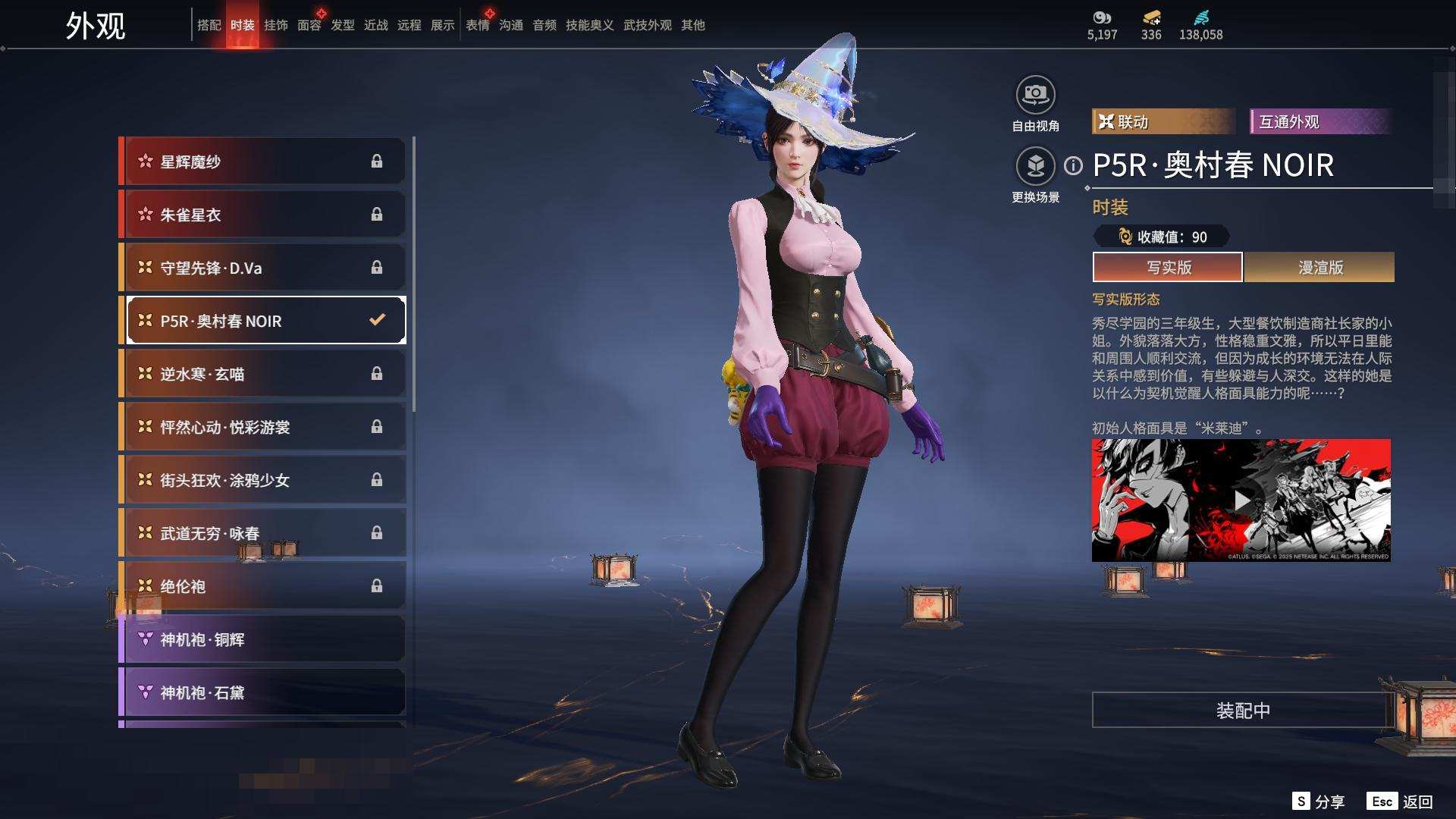Screen dimensions: 1456x819
Task: Switch to the 技能奥义 tab
Action: [x=589, y=25]
